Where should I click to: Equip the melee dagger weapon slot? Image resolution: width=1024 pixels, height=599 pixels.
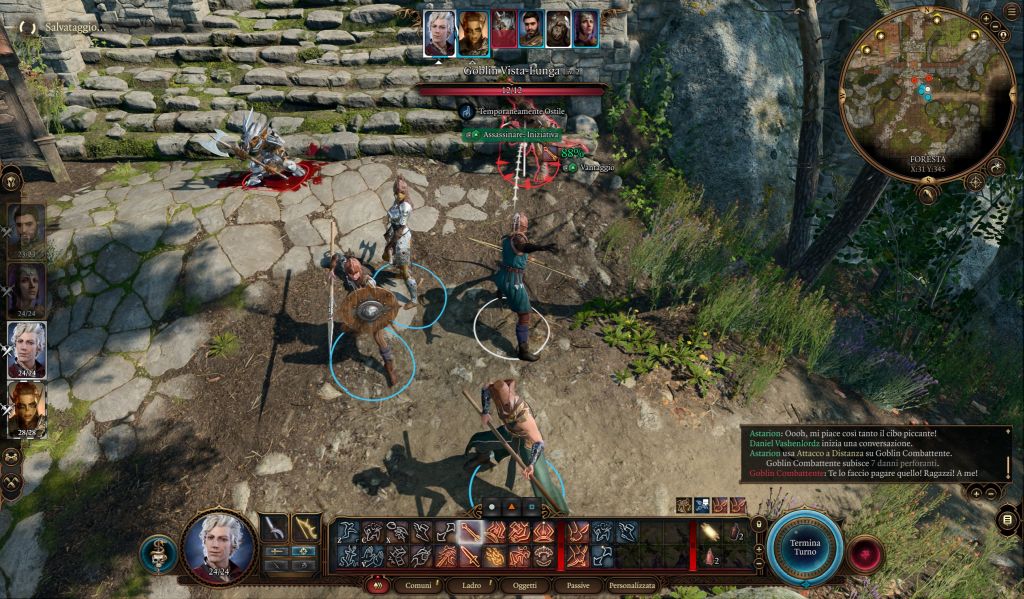(x=274, y=529)
